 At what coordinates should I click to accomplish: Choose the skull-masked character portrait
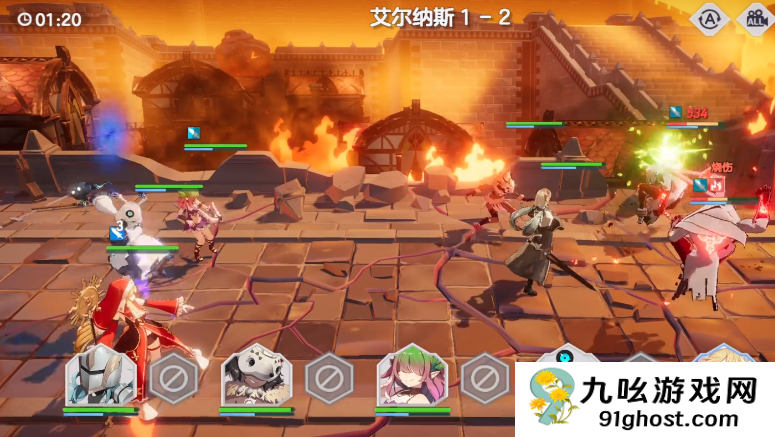pyautogui.click(x=255, y=376)
